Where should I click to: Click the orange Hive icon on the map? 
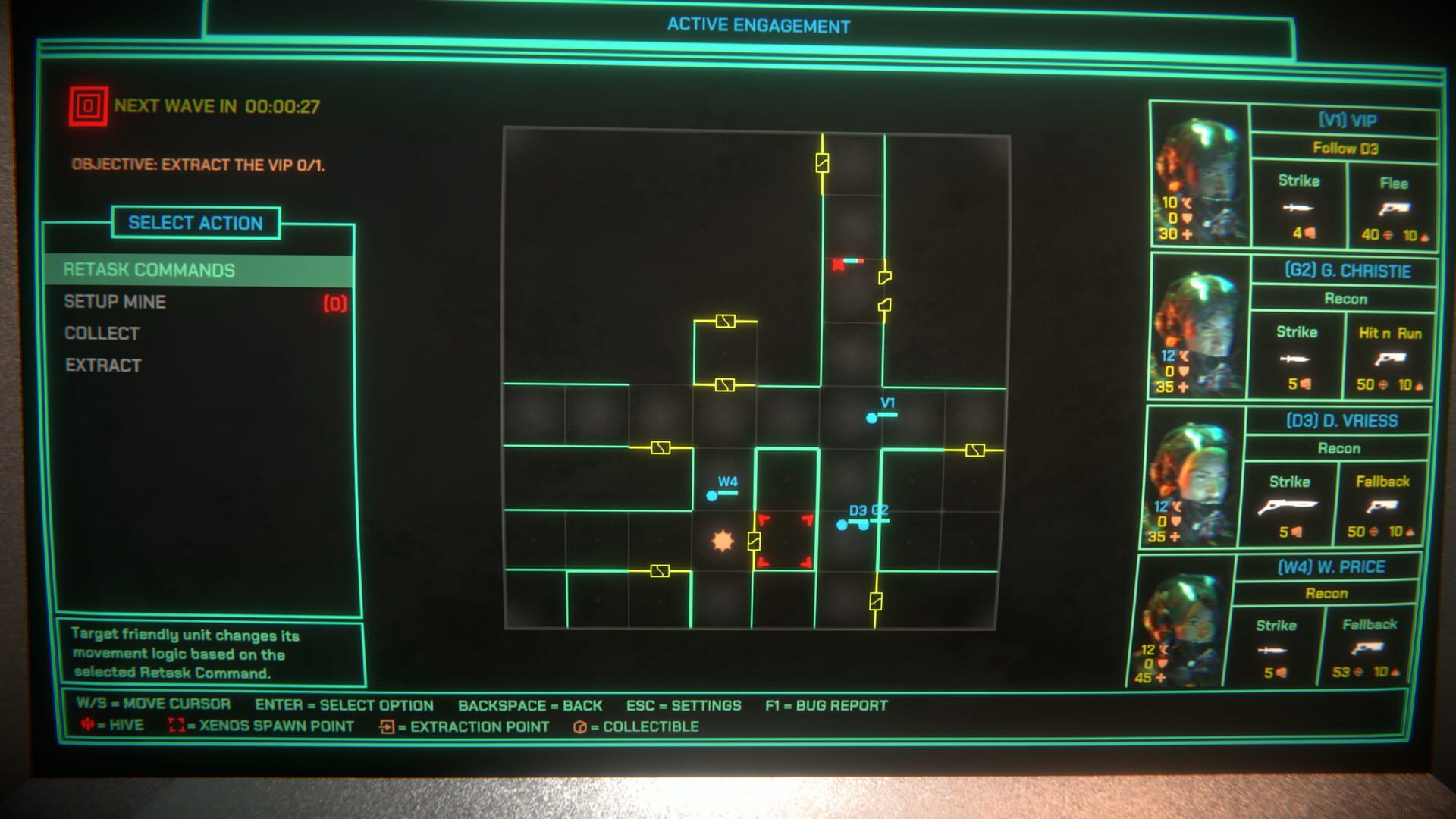tap(723, 540)
